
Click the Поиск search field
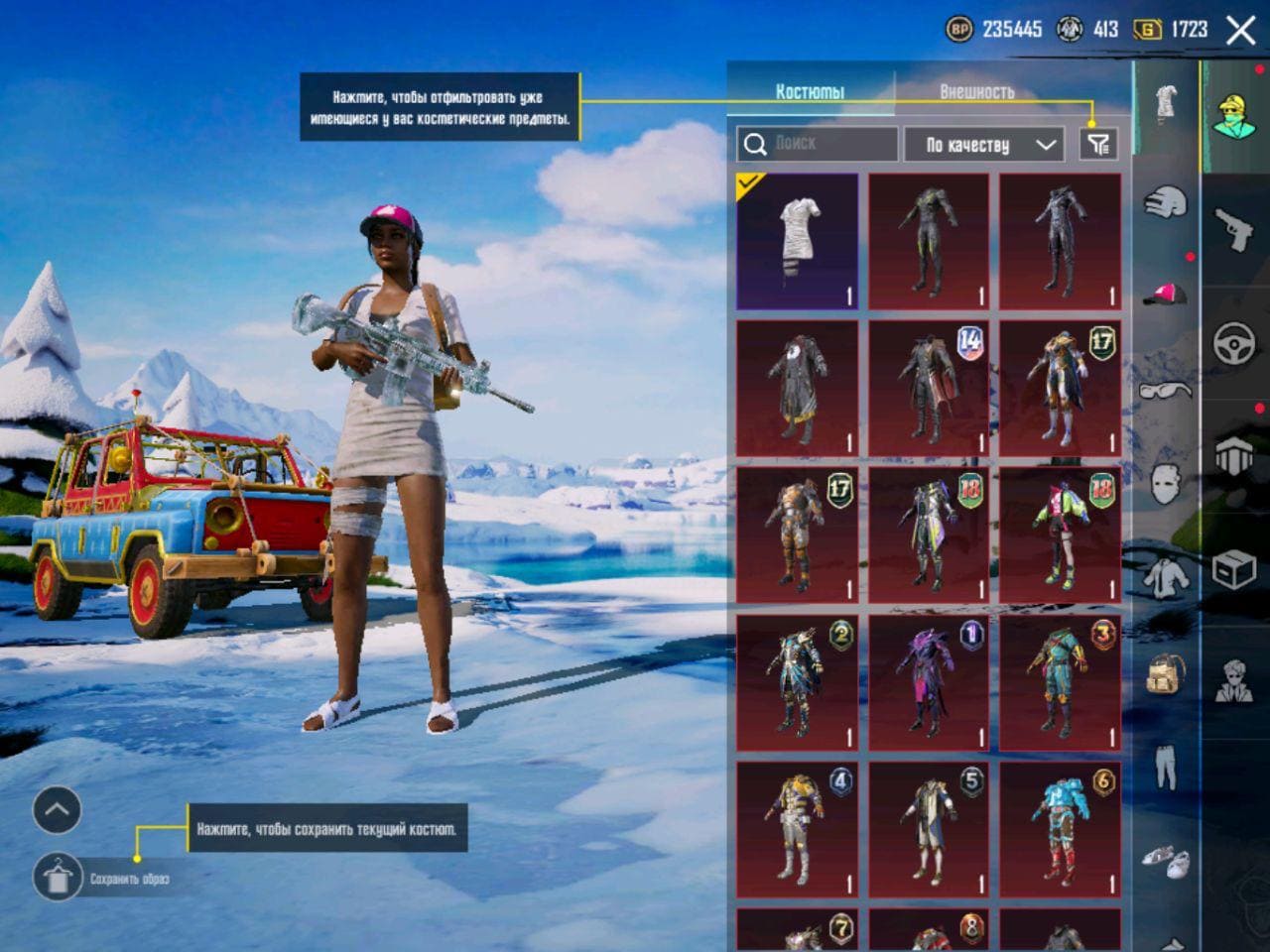click(x=818, y=145)
